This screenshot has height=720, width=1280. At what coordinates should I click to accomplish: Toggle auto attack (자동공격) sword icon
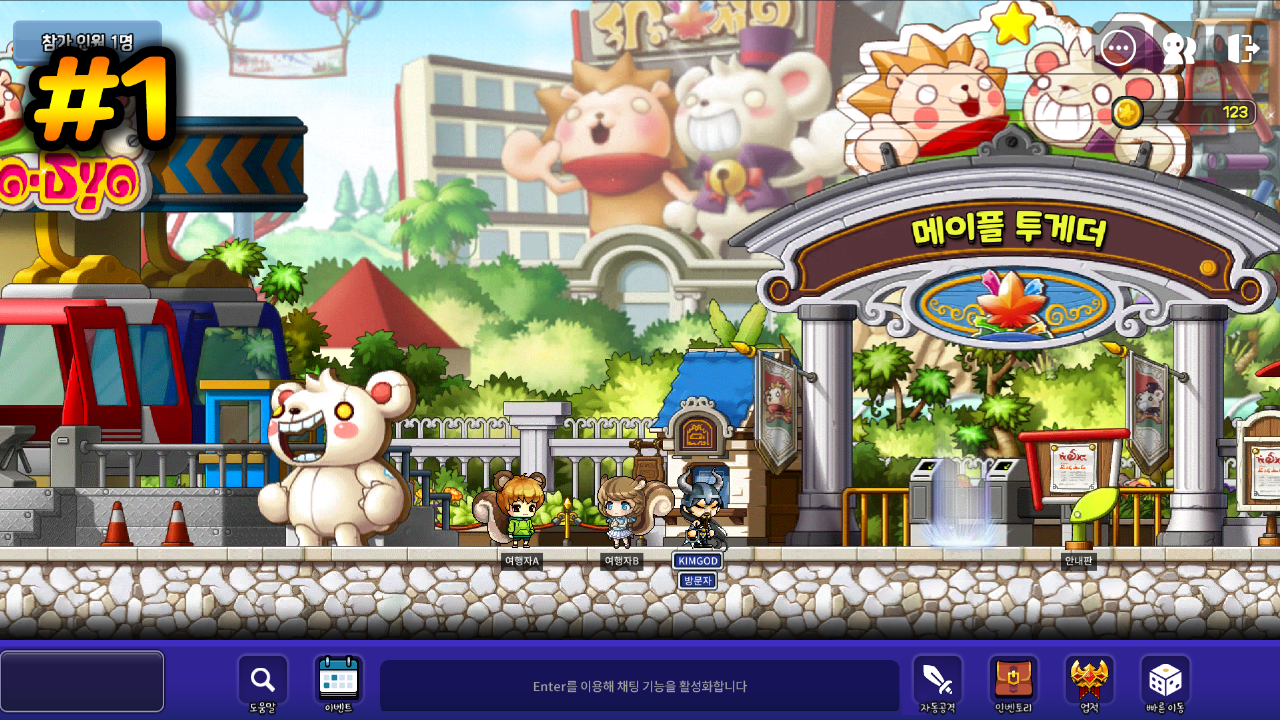[937, 681]
